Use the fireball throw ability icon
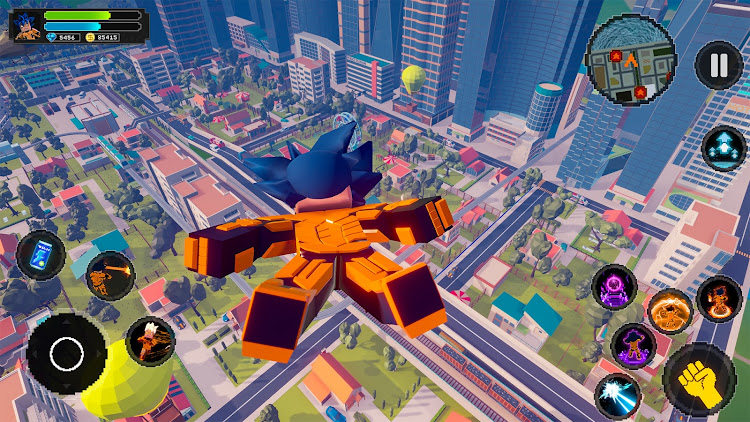The height and width of the screenshot is (422, 750). click(109, 277)
